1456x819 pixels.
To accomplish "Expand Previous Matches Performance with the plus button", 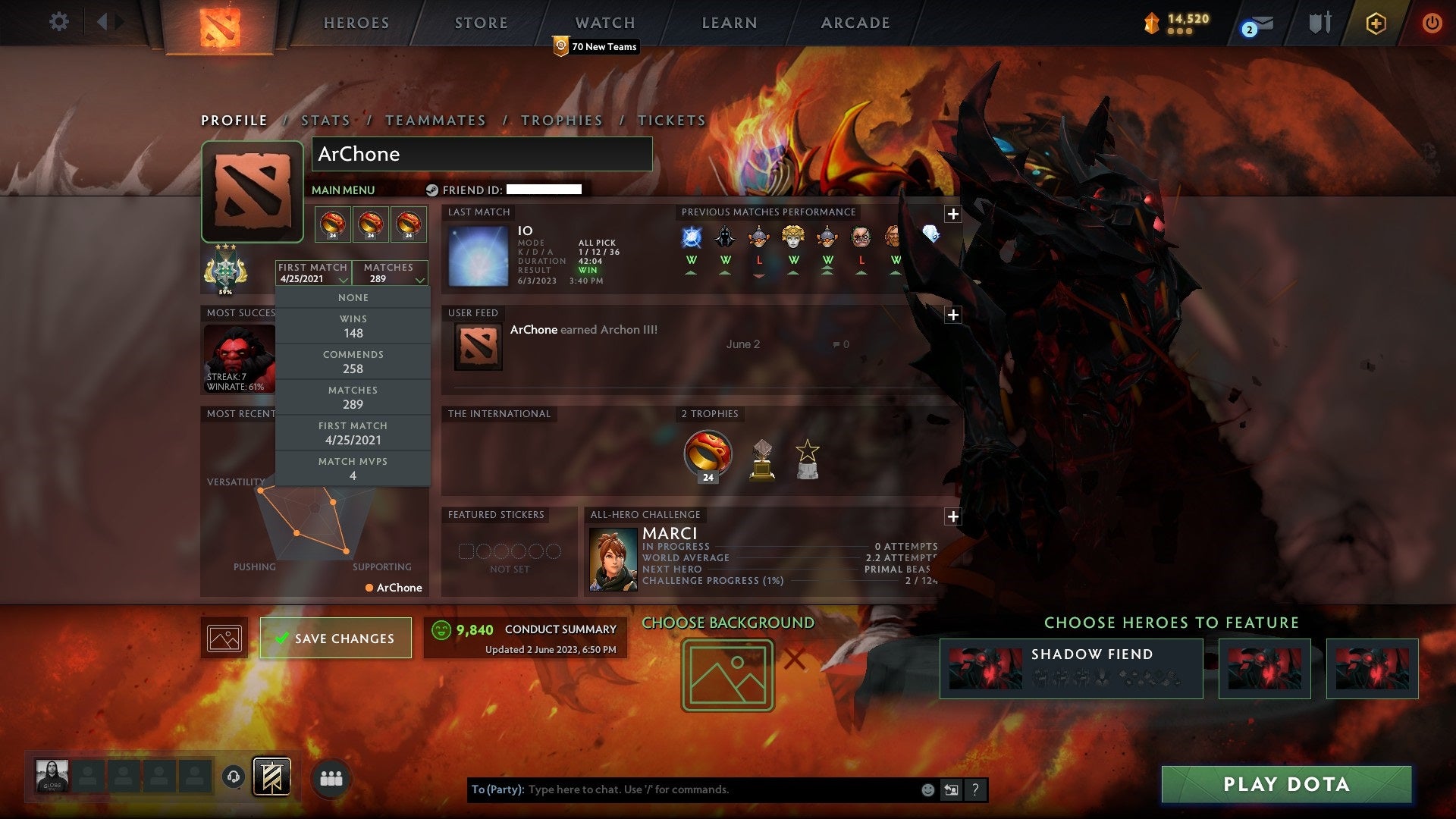I will [x=952, y=215].
